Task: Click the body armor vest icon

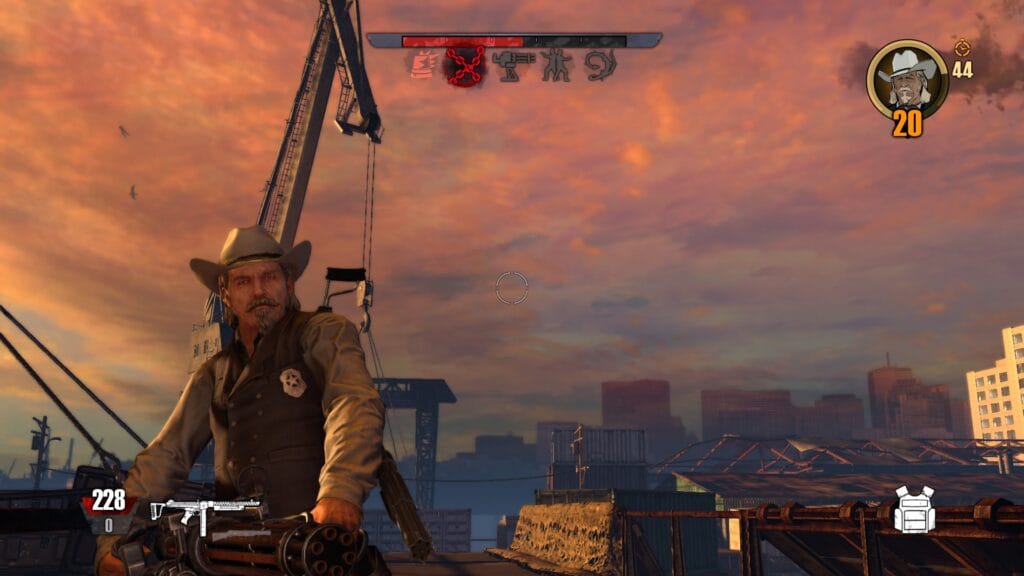Action: pos(914,510)
